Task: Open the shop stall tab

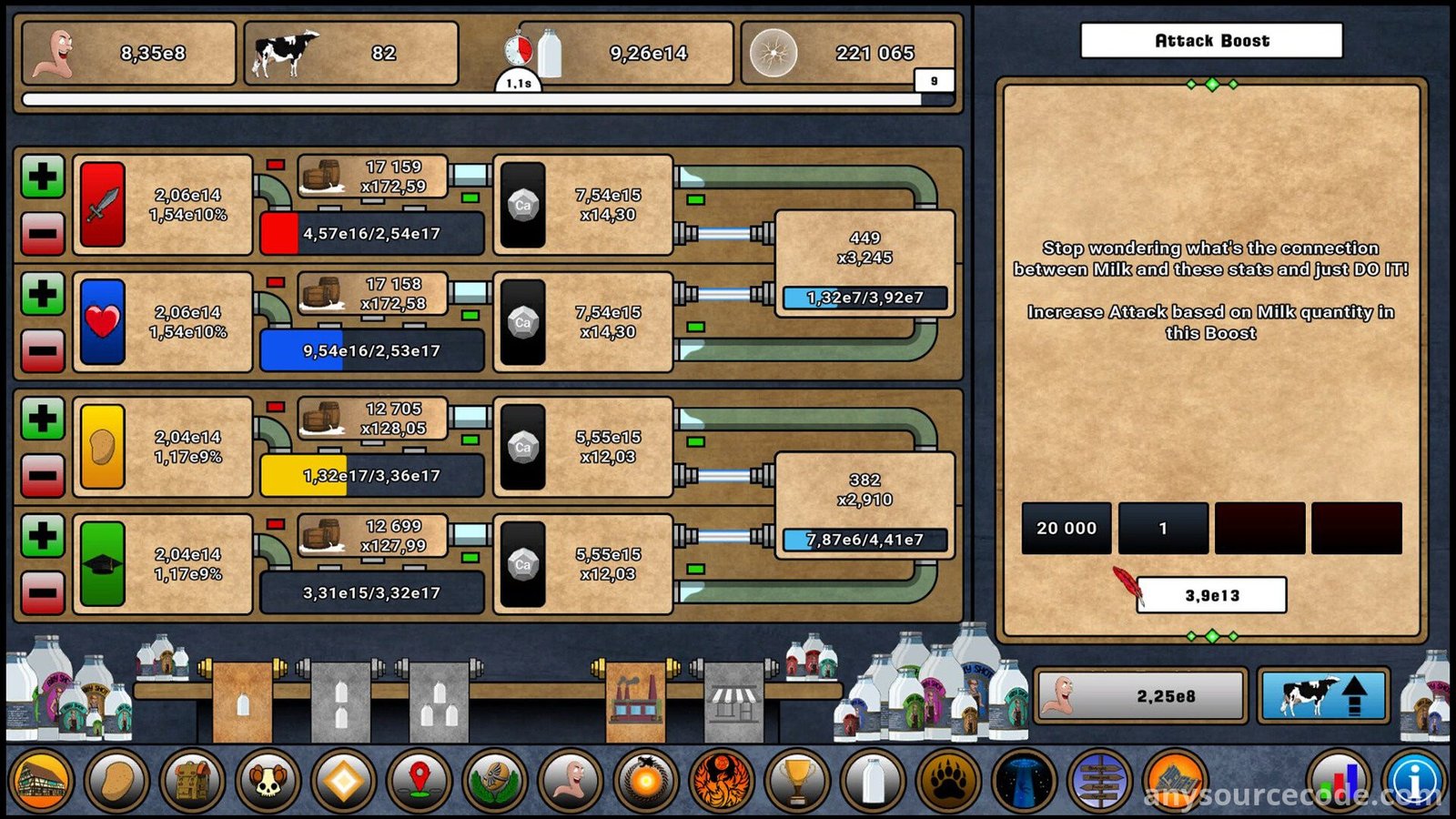Action: tap(733, 703)
